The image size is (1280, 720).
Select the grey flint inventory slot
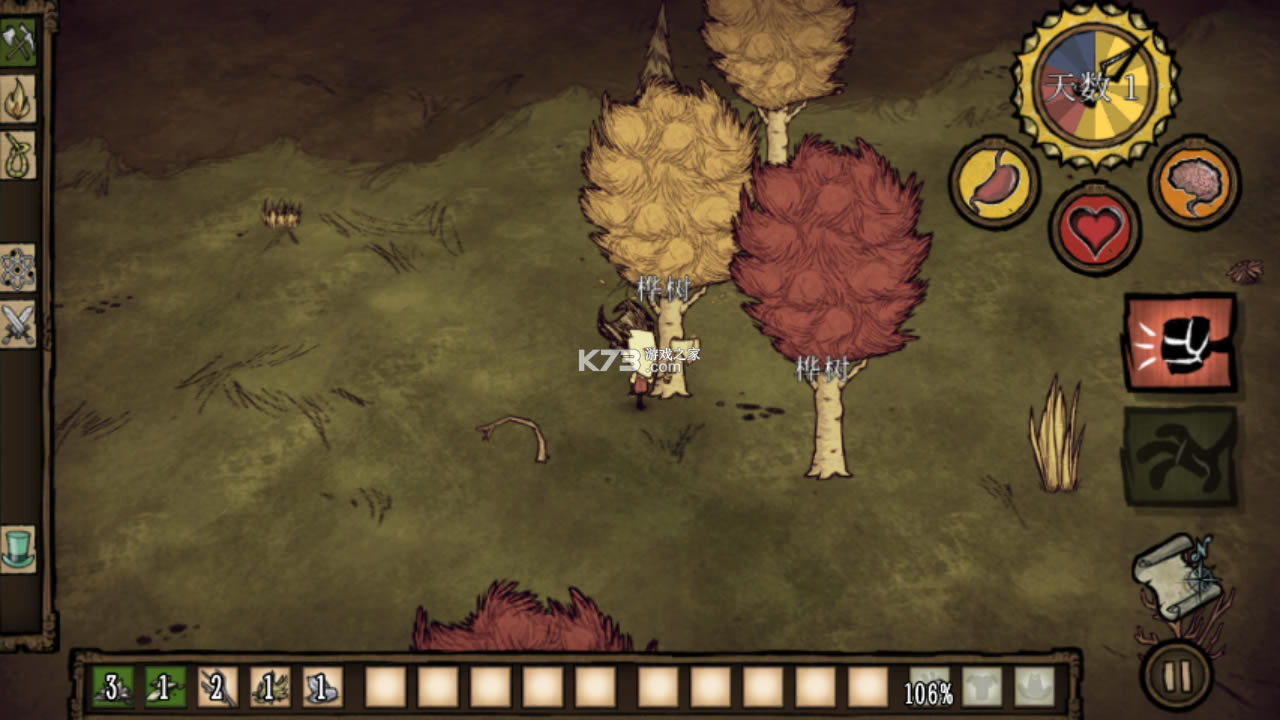(323, 687)
